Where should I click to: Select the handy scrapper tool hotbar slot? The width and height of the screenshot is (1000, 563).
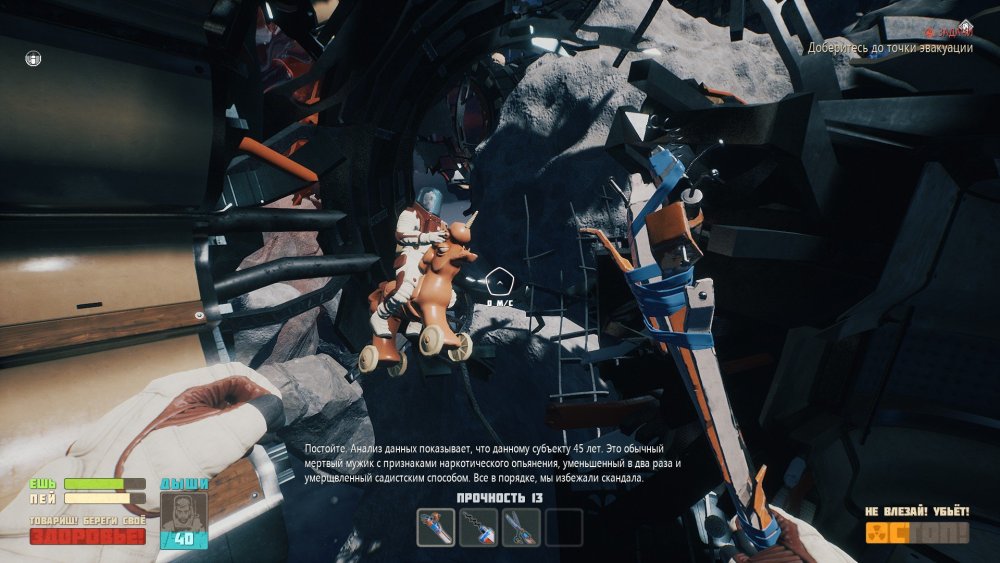(436, 527)
